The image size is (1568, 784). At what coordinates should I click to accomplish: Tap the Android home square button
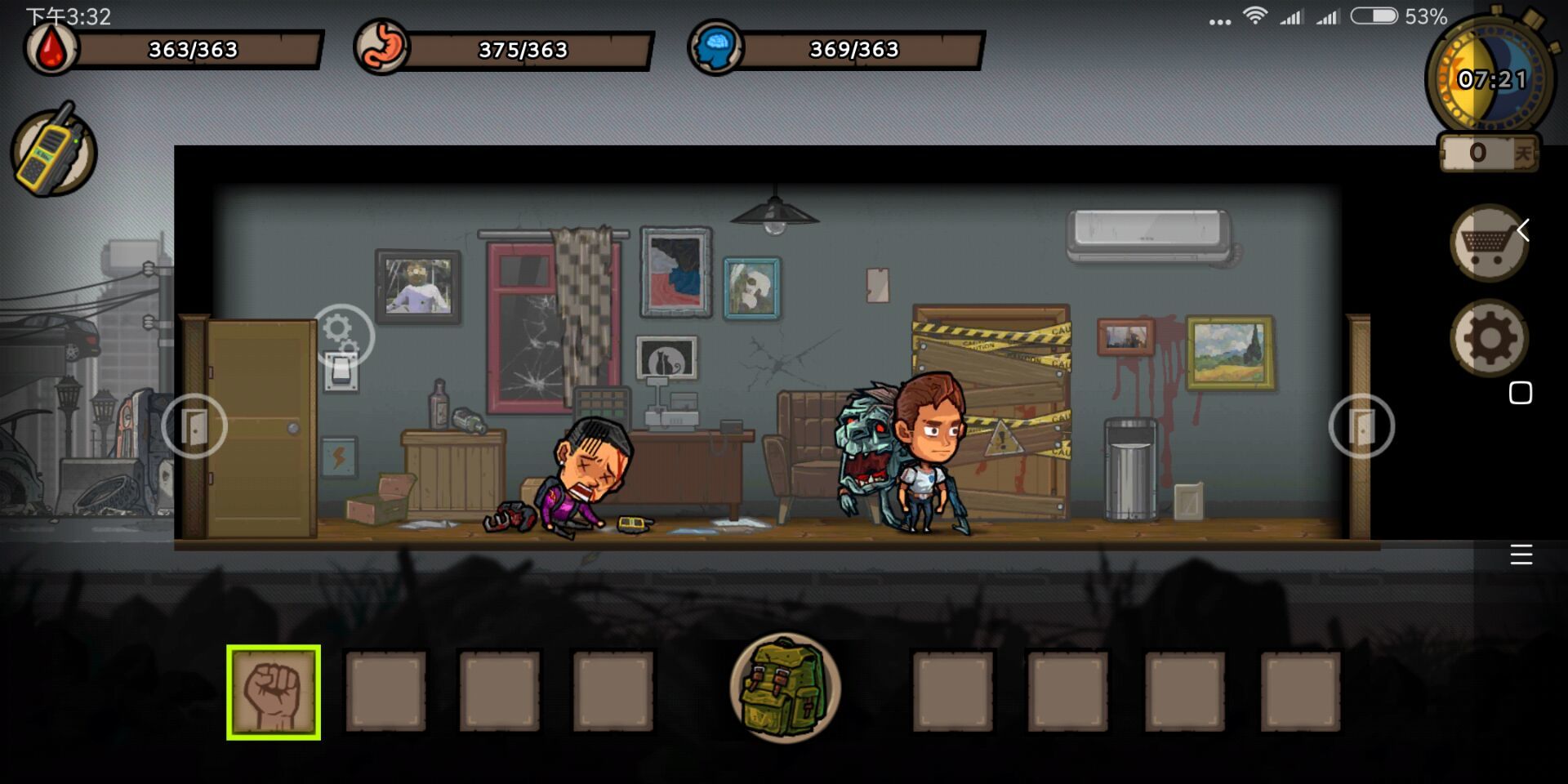click(x=1521, y=393)
